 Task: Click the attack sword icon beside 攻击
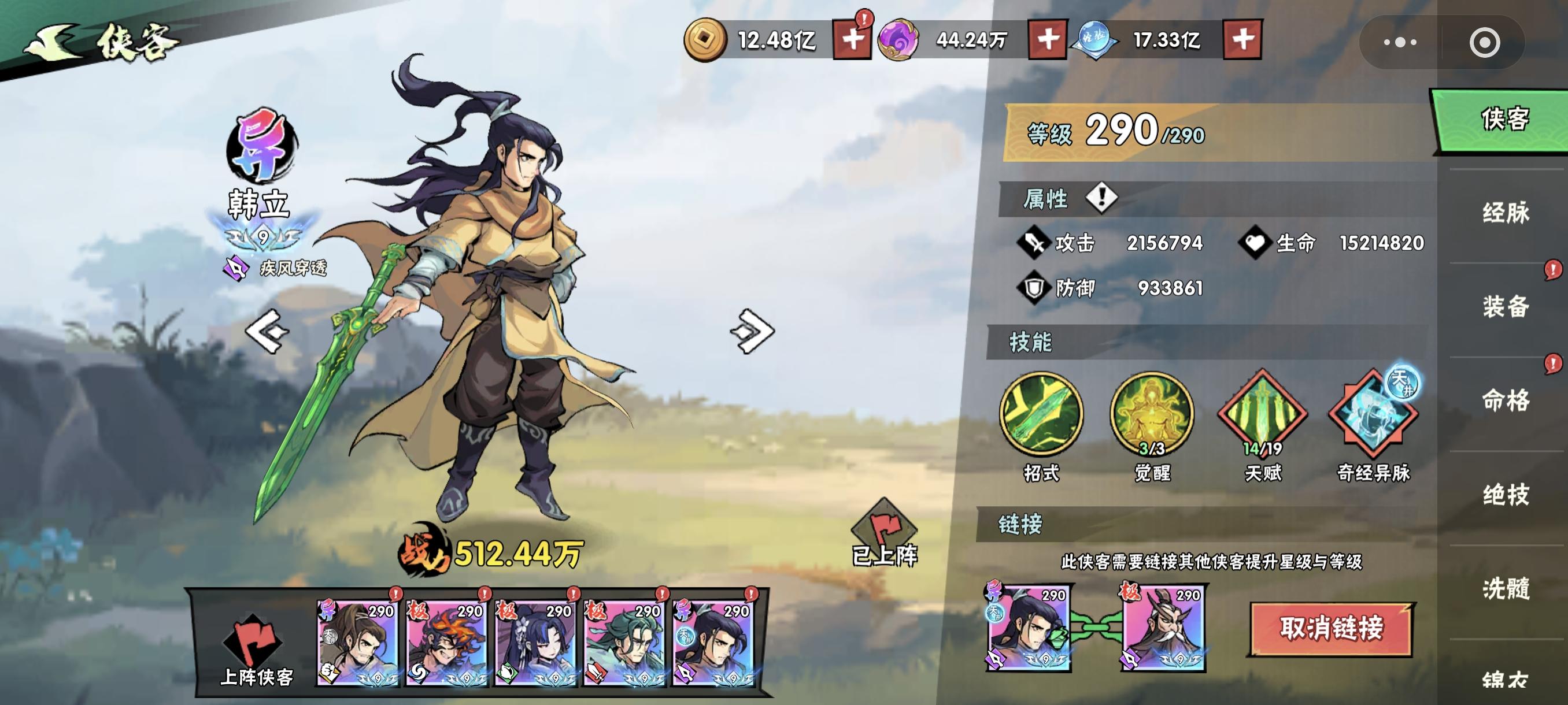(1036, 242)
